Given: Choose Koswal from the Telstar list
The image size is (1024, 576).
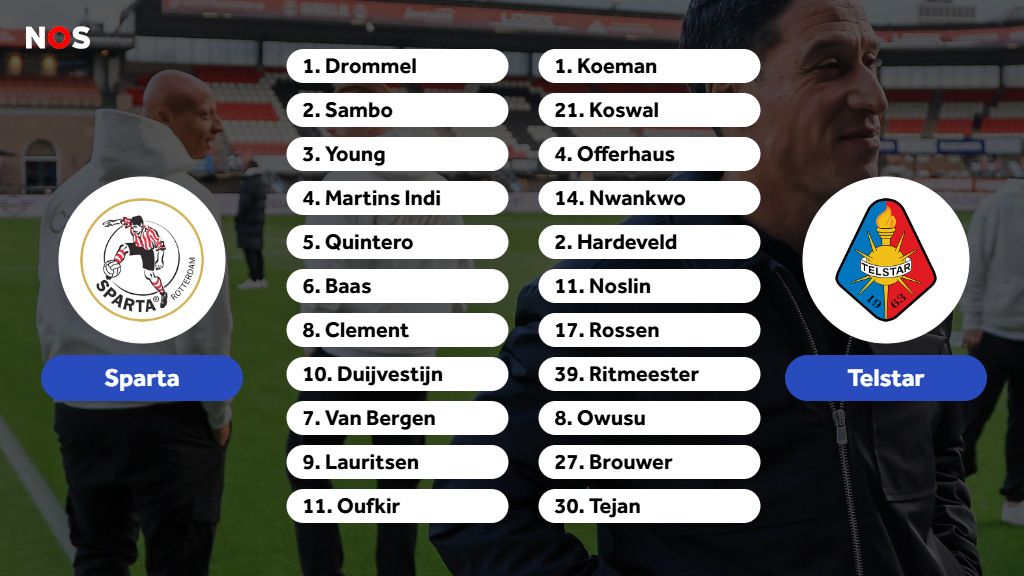Looking at the screenshot, I should [x=649, y=110].
